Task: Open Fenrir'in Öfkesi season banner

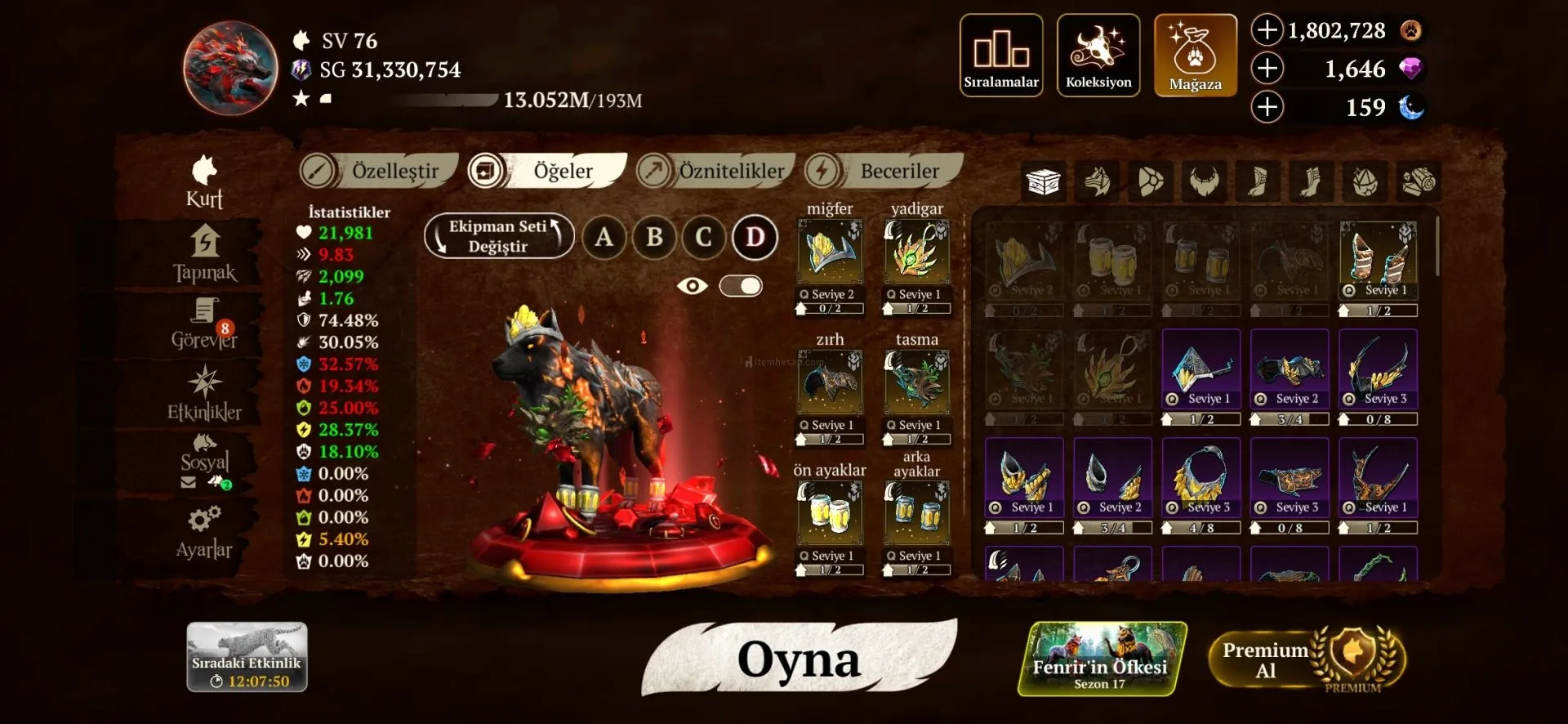Action: coord(1101,659)
